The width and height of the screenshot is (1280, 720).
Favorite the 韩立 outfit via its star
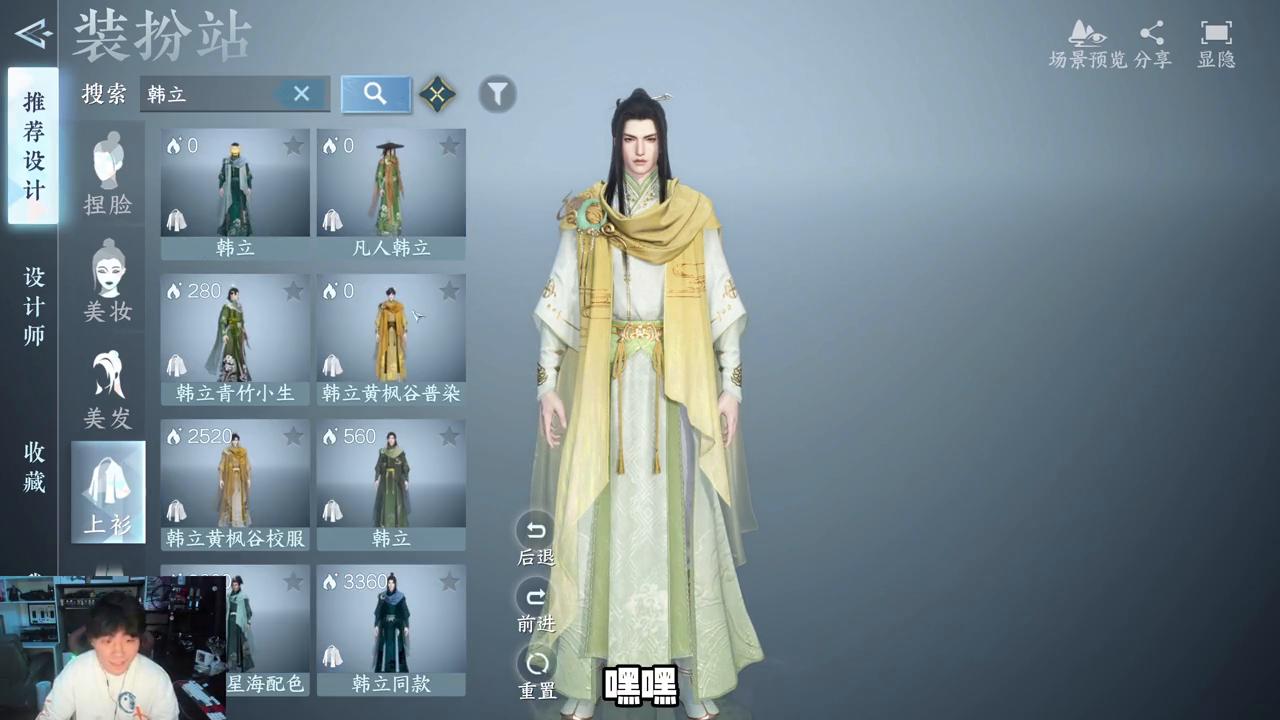tap(293, 146)
